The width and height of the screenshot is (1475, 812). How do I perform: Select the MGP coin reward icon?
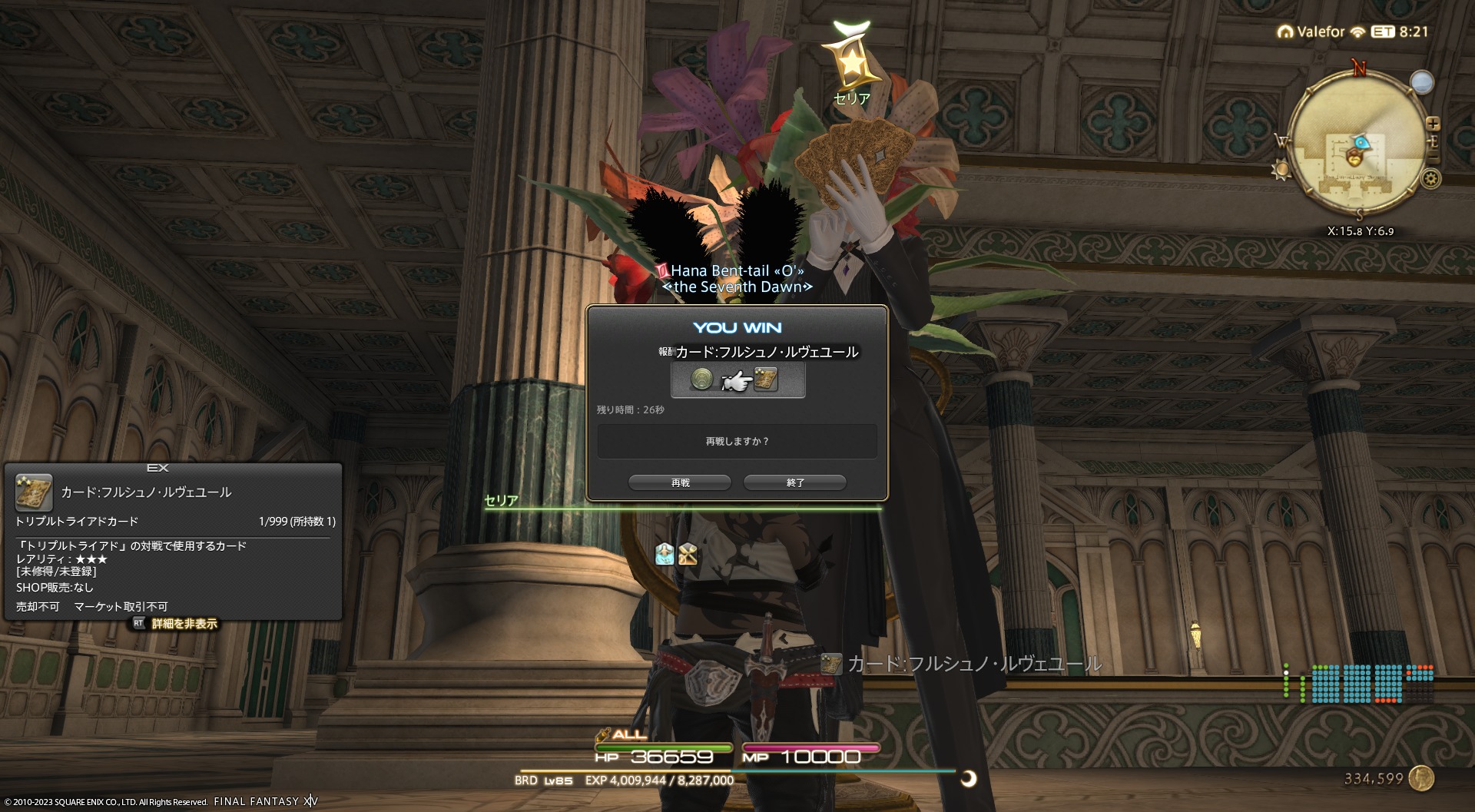tap(701, 379)
